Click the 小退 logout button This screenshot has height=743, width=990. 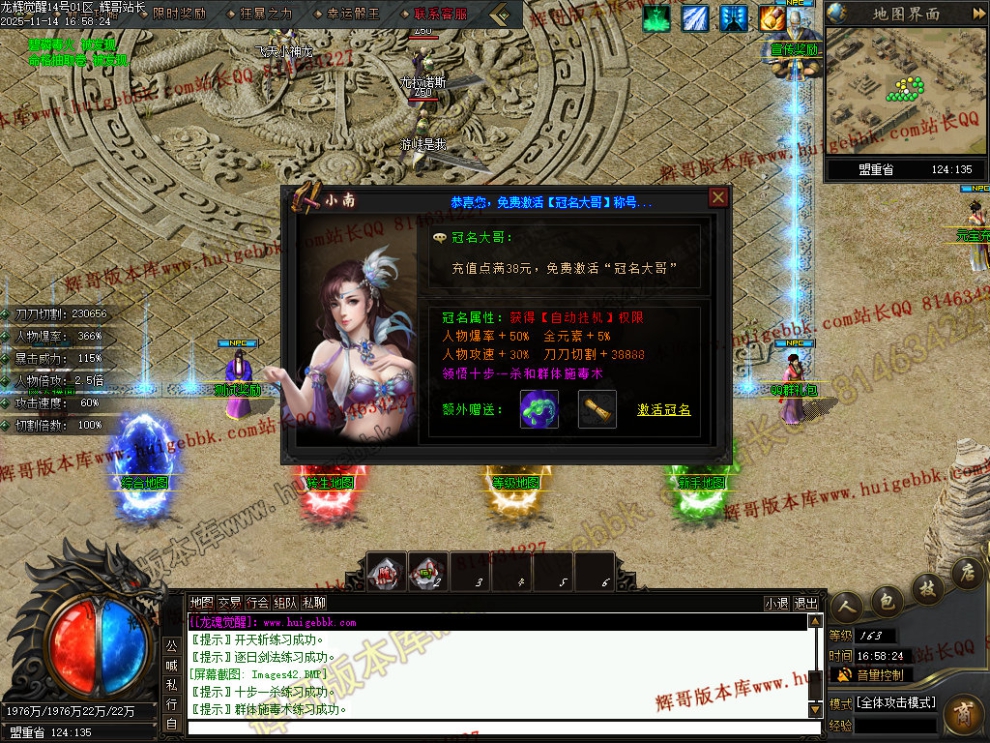(777, 603)
